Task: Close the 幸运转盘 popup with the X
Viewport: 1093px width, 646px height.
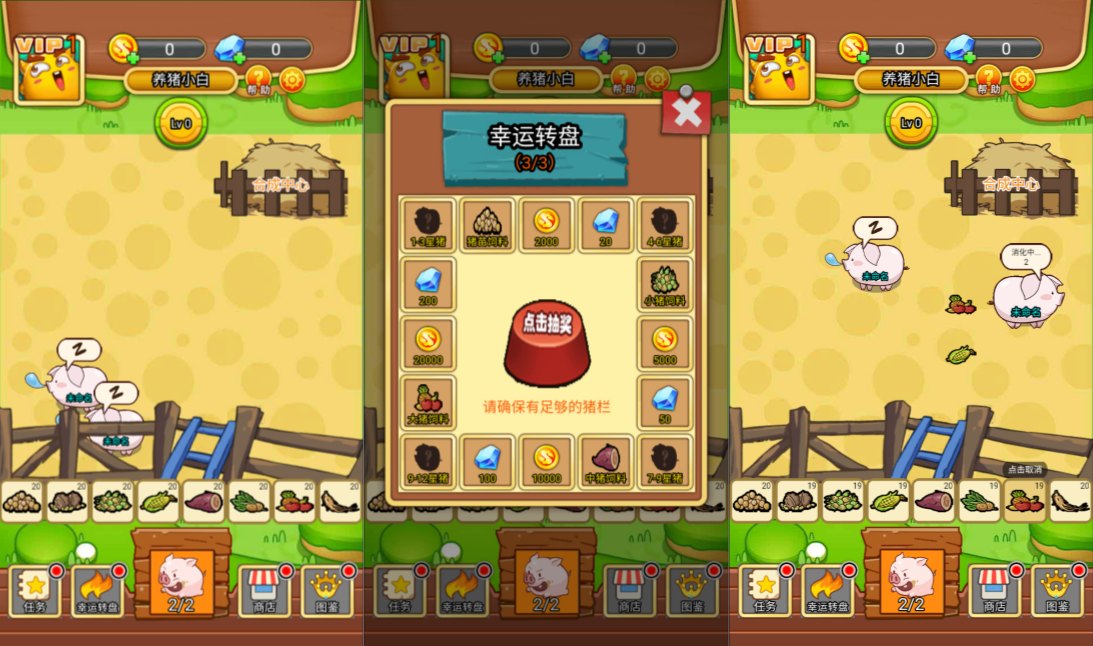Action: 686,112
